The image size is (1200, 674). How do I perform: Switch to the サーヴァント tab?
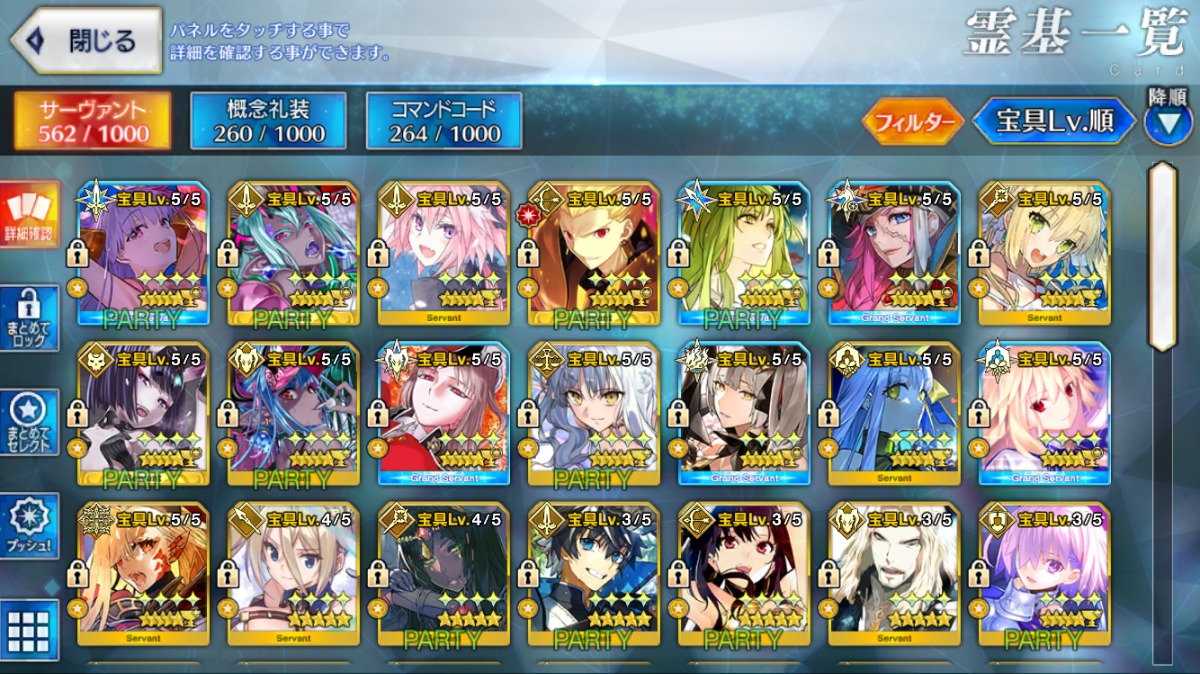[x=92, y=121]
